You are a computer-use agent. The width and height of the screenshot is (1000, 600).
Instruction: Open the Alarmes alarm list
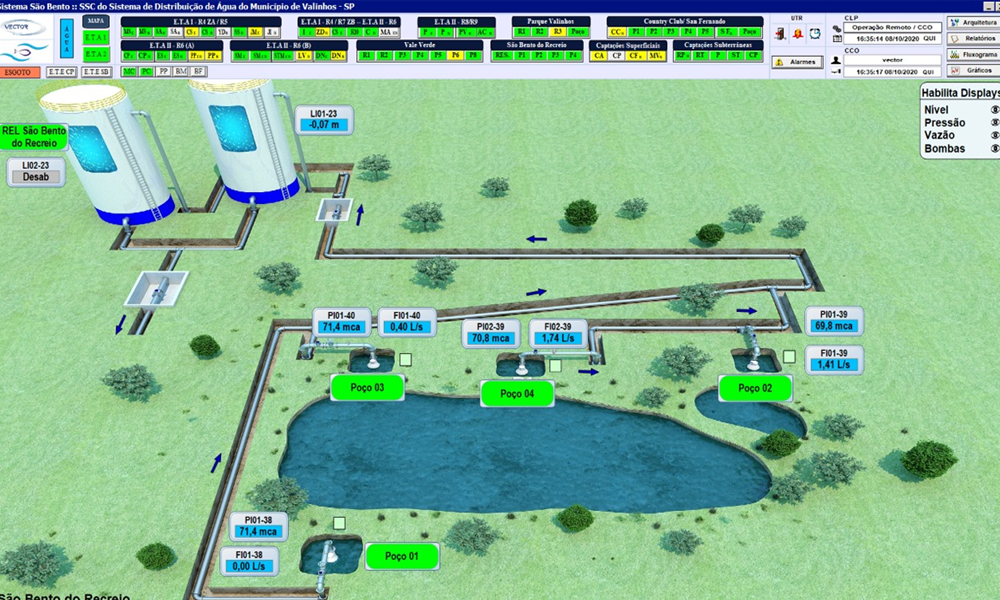(797, 62)
